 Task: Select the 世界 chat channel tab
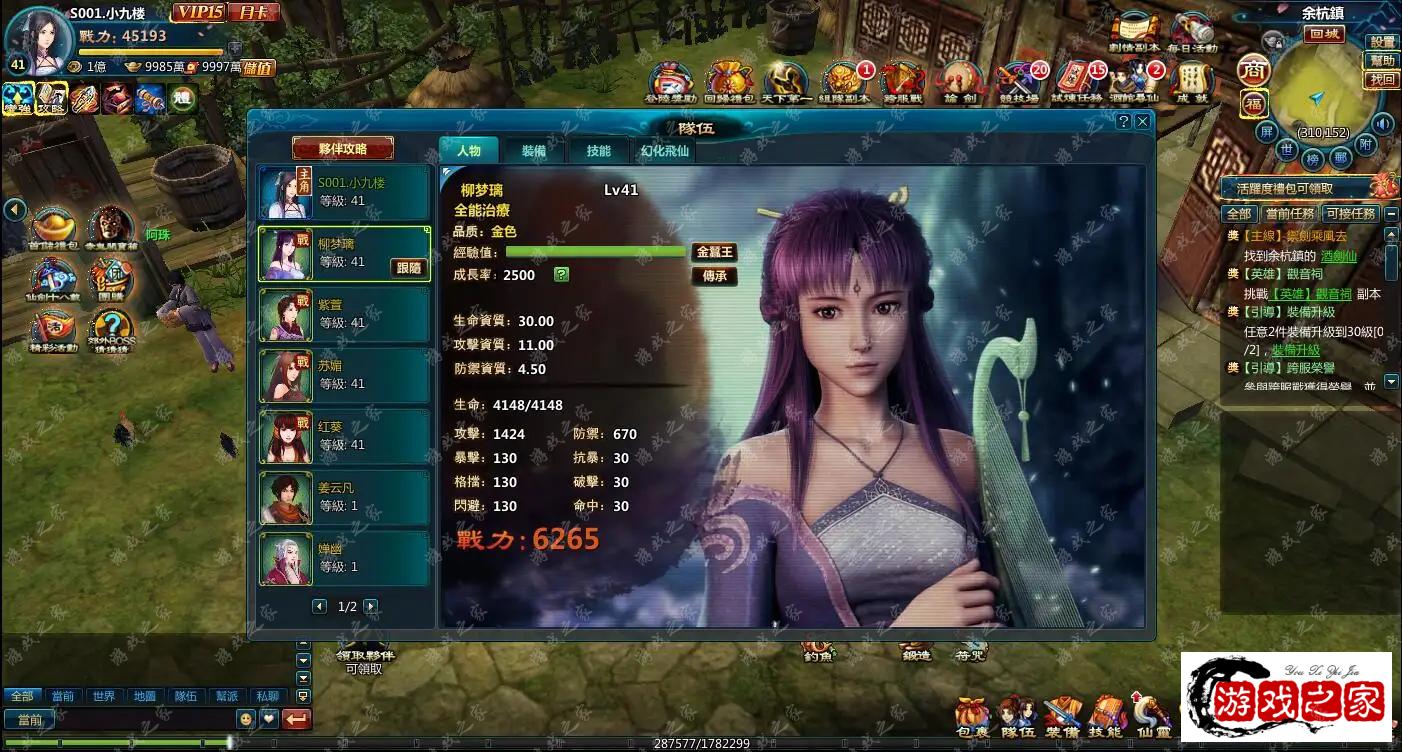(x=102, y=696)
